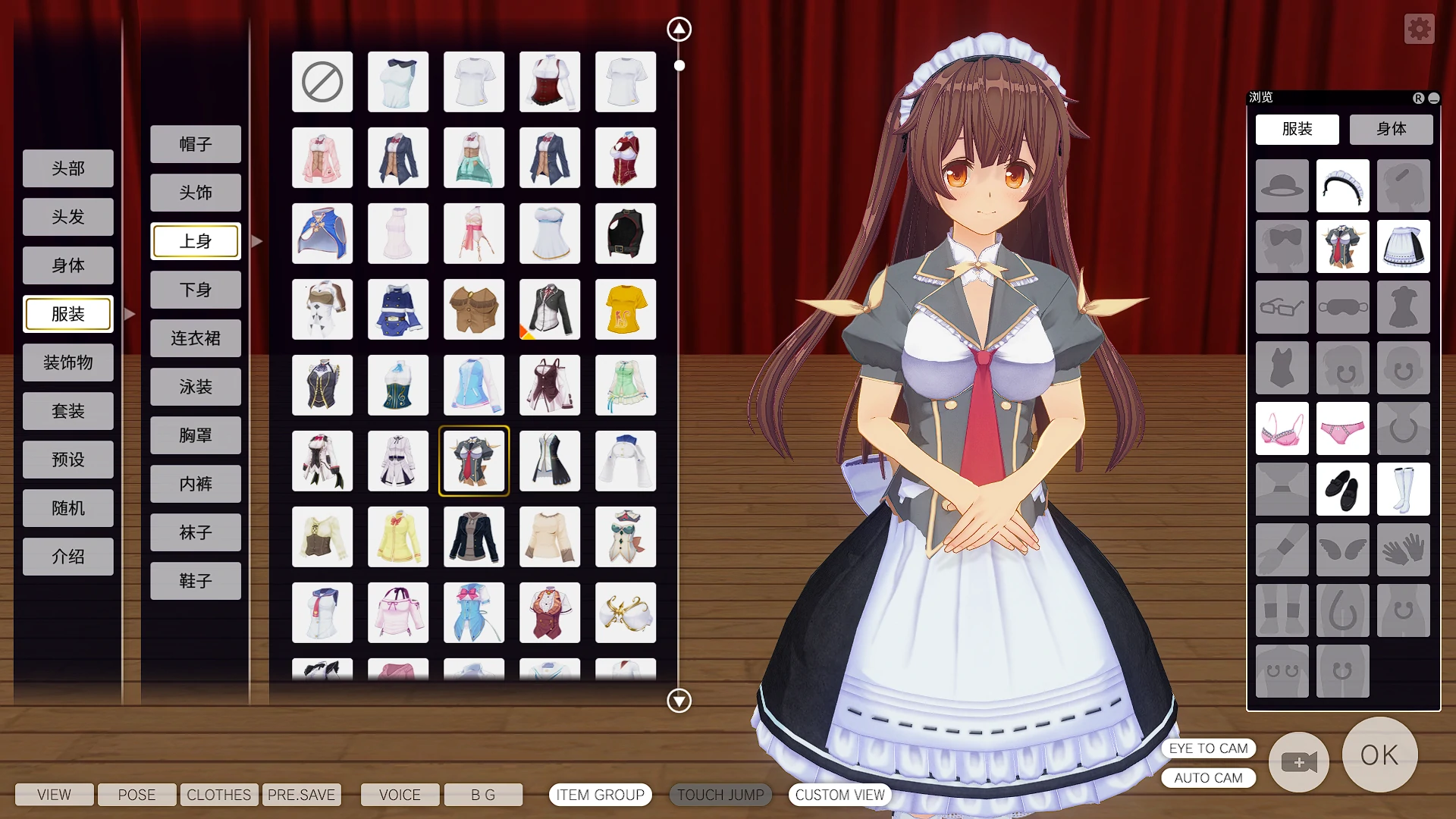Select the pink panties slot in 浏览 panel
This screenshot has width=1456, height=819.
click(1342, 428)
